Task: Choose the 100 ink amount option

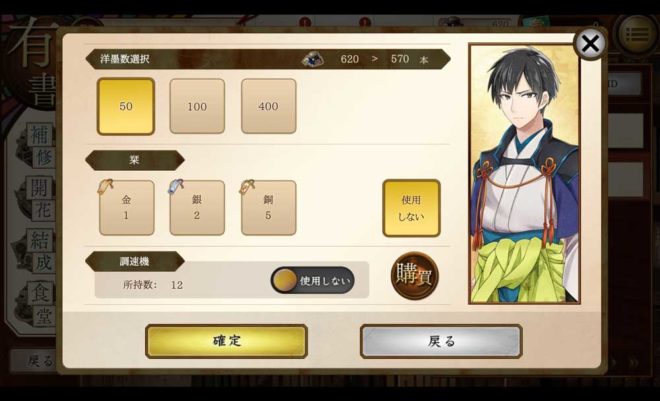Action: point(197,106)
